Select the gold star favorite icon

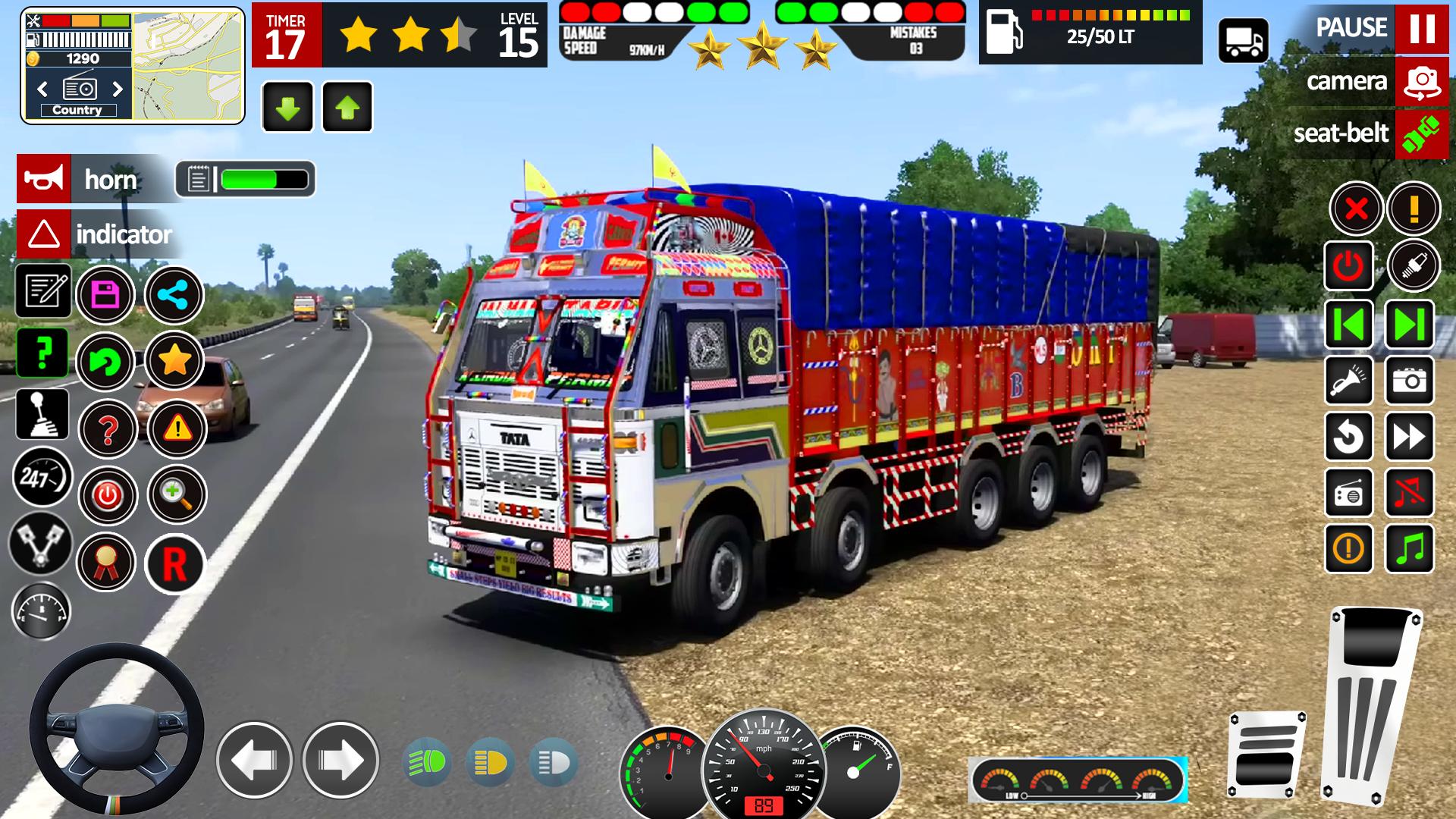(x=174, y=361)
